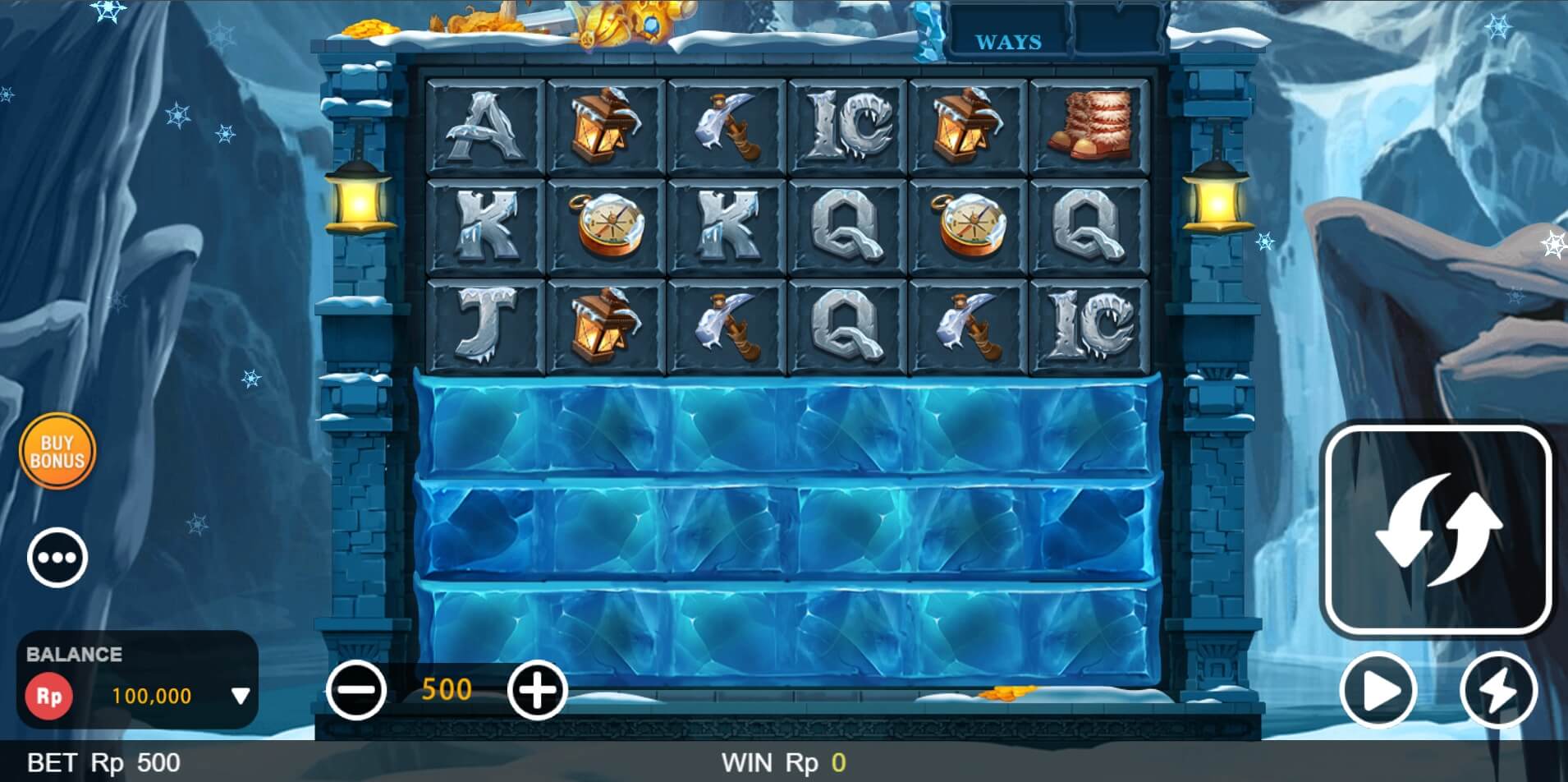This screenshot has width=1568, height=782.
Task: Decrease bet with the minus stepper
Action: pyautogui.click(x=358, y=690)
